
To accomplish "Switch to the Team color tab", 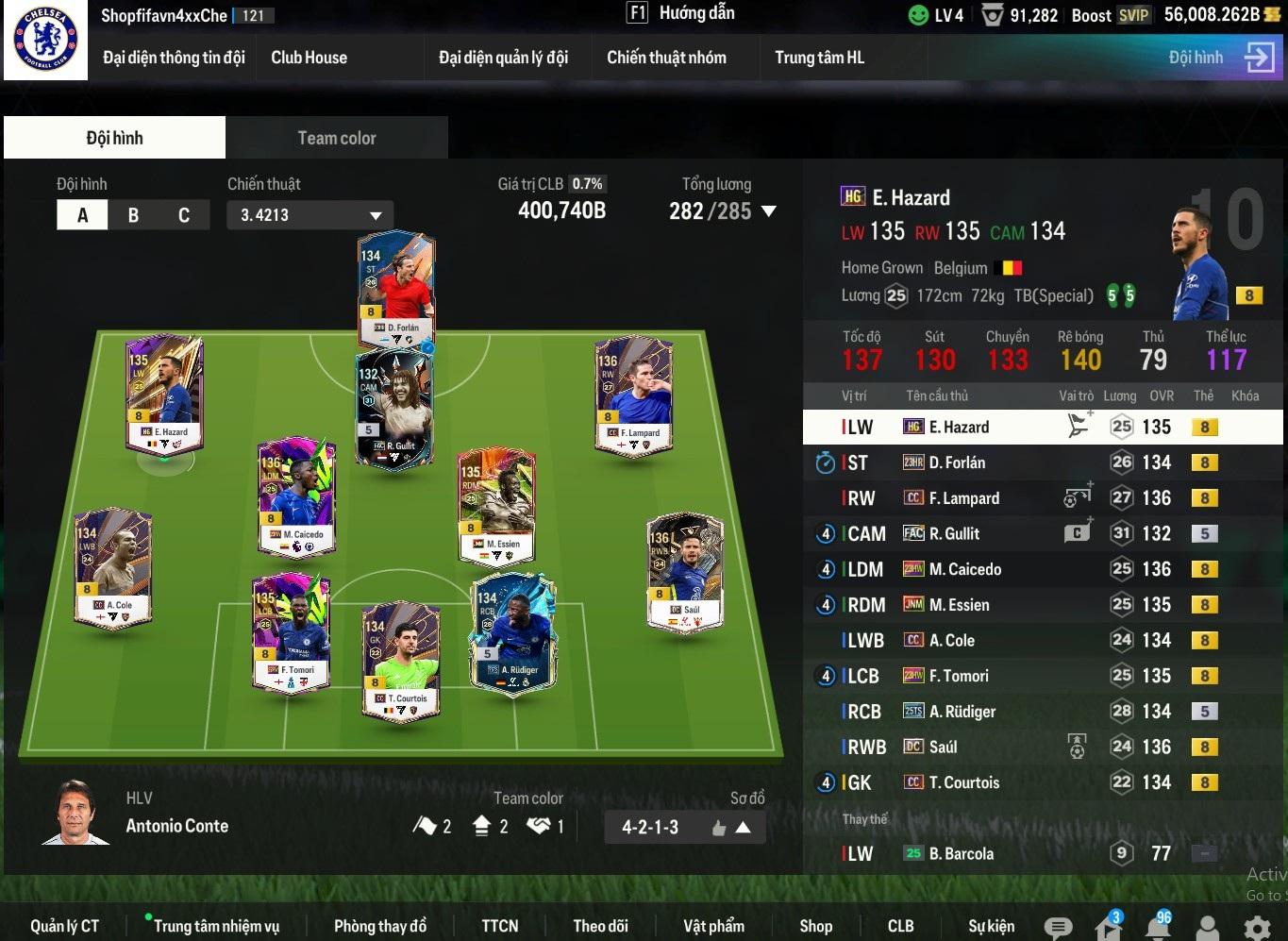I will (x=336, y=138).
